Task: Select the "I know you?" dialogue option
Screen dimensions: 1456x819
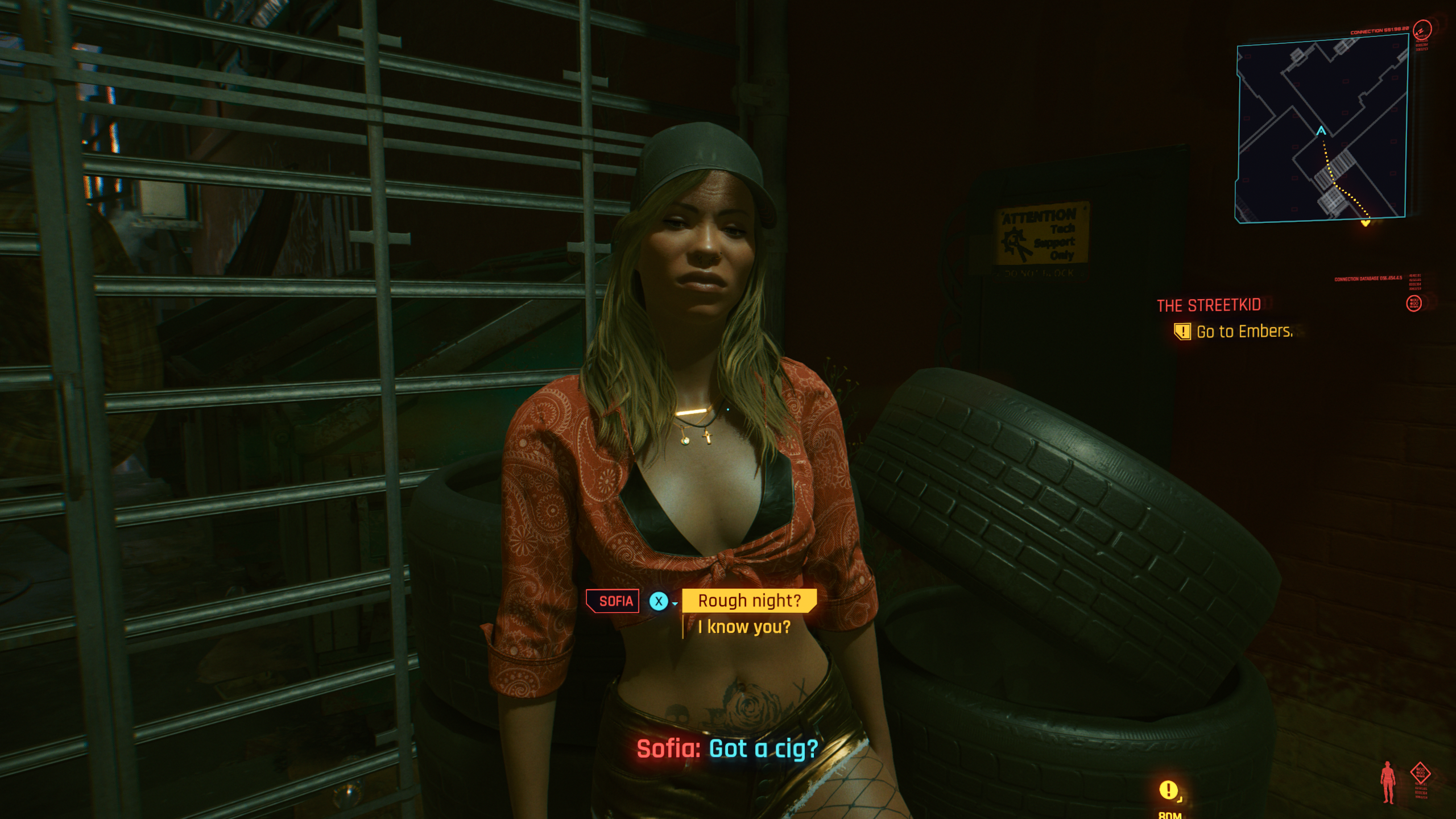Action: coord(744,627)
